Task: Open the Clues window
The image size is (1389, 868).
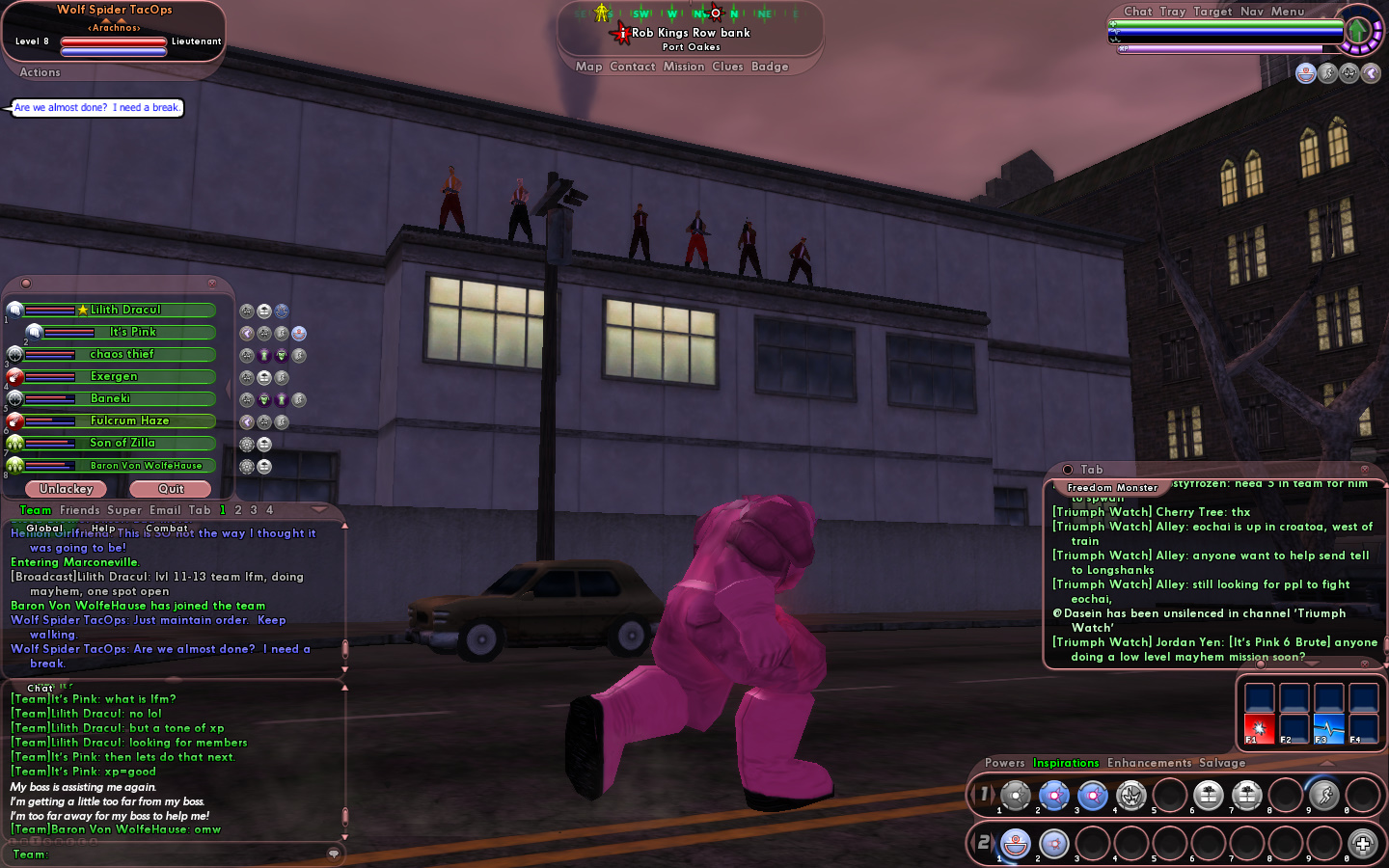Action: coord(727,67)
